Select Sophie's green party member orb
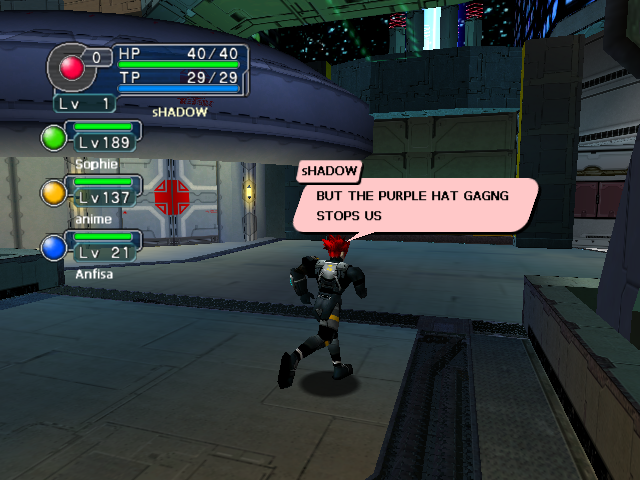The width and height of the screenshot is (640, 480). [x=52, y=137]
